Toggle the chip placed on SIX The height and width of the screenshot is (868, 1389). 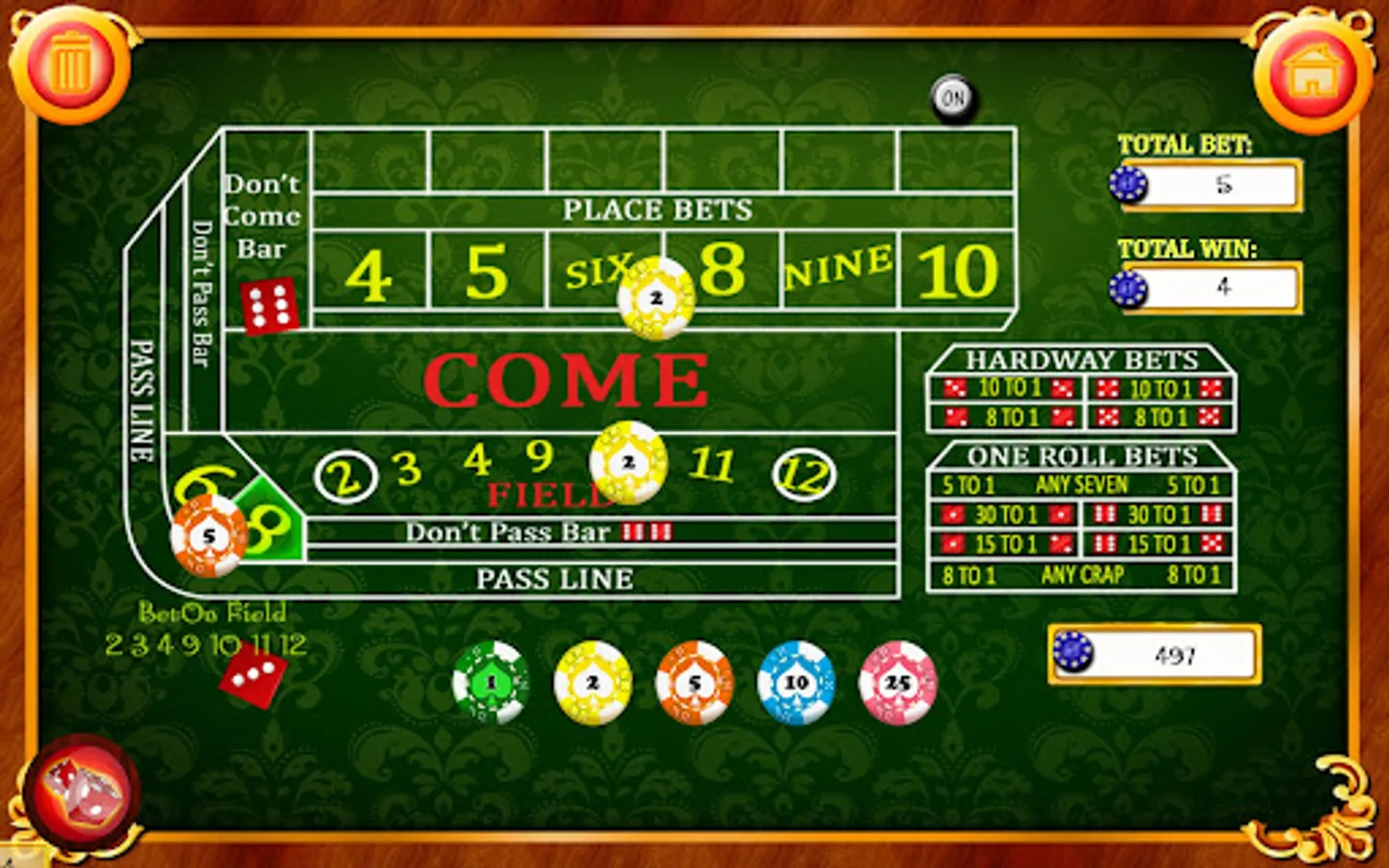[657, 297]
